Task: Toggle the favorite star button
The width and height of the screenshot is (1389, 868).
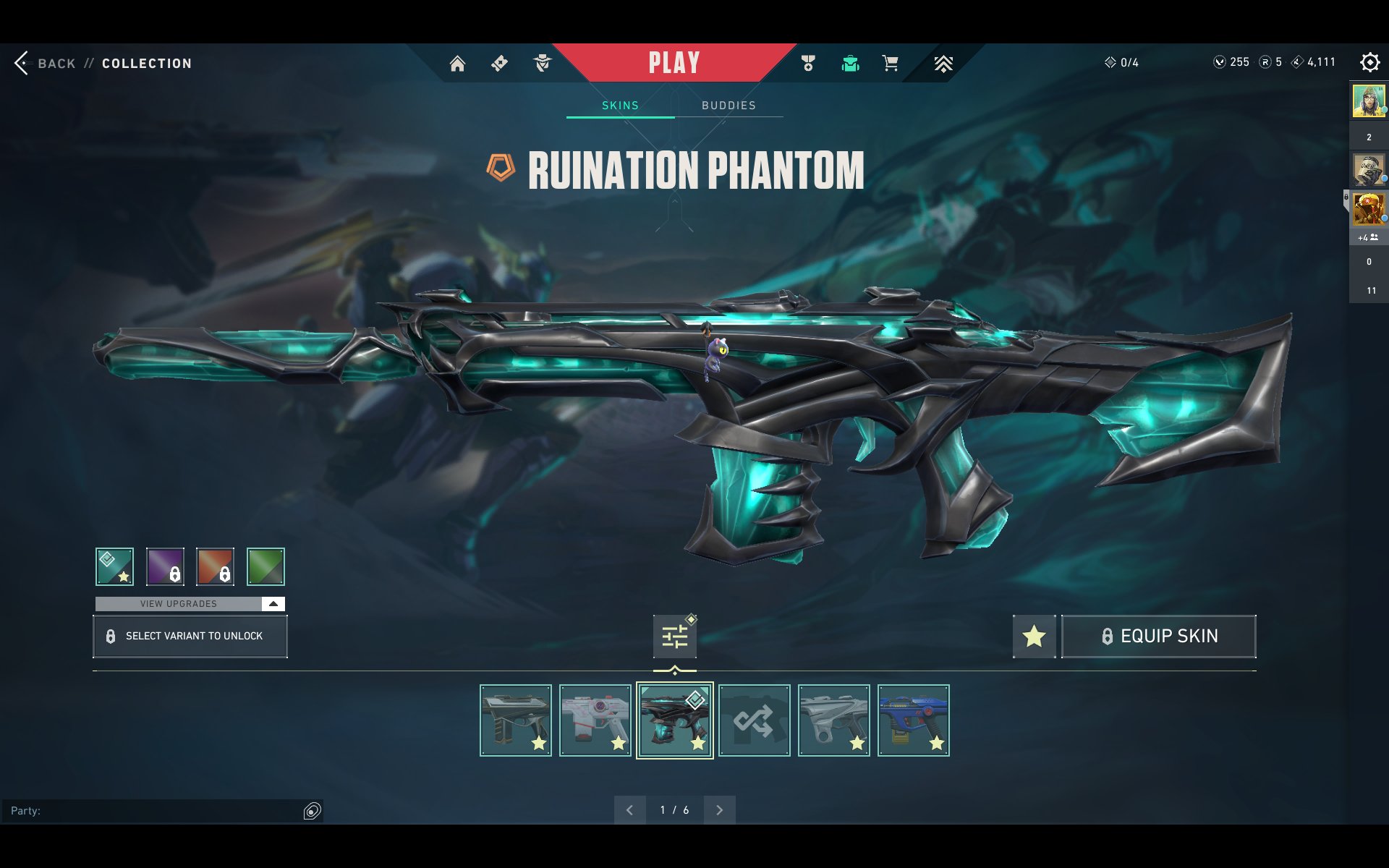Action: click(1034, 637)
